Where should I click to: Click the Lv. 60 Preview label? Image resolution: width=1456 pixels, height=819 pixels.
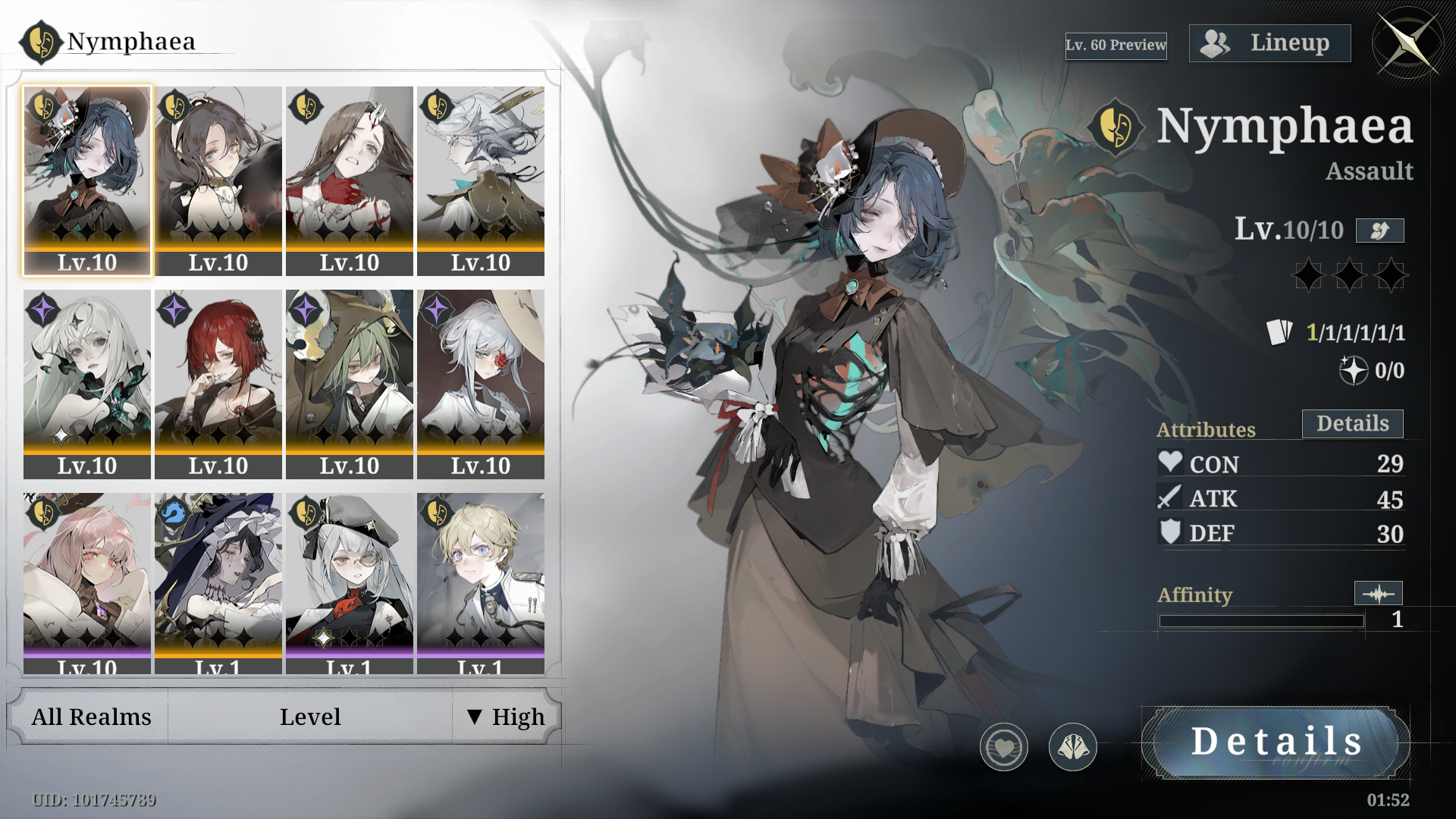point(1116,45)
